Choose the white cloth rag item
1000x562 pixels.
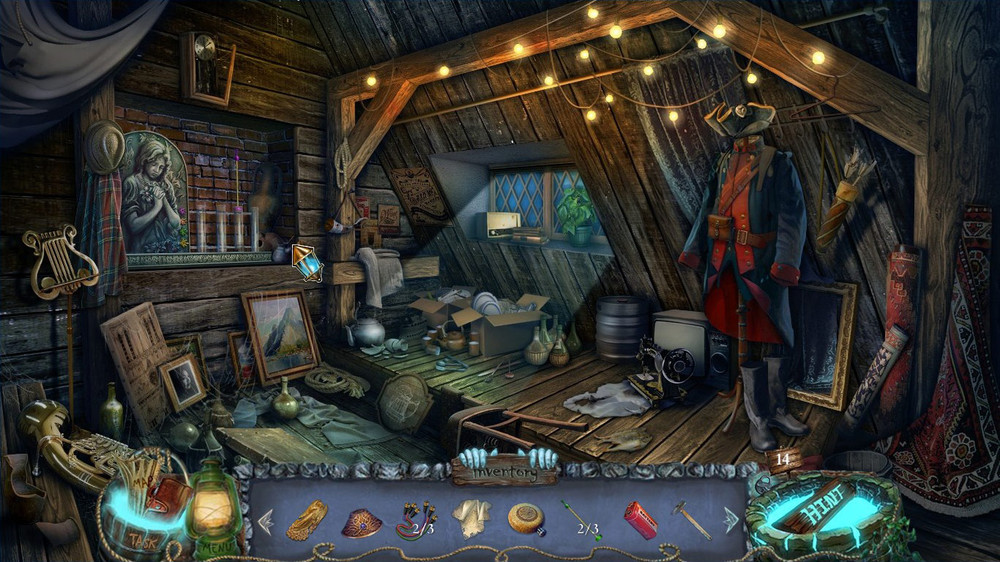470,518
